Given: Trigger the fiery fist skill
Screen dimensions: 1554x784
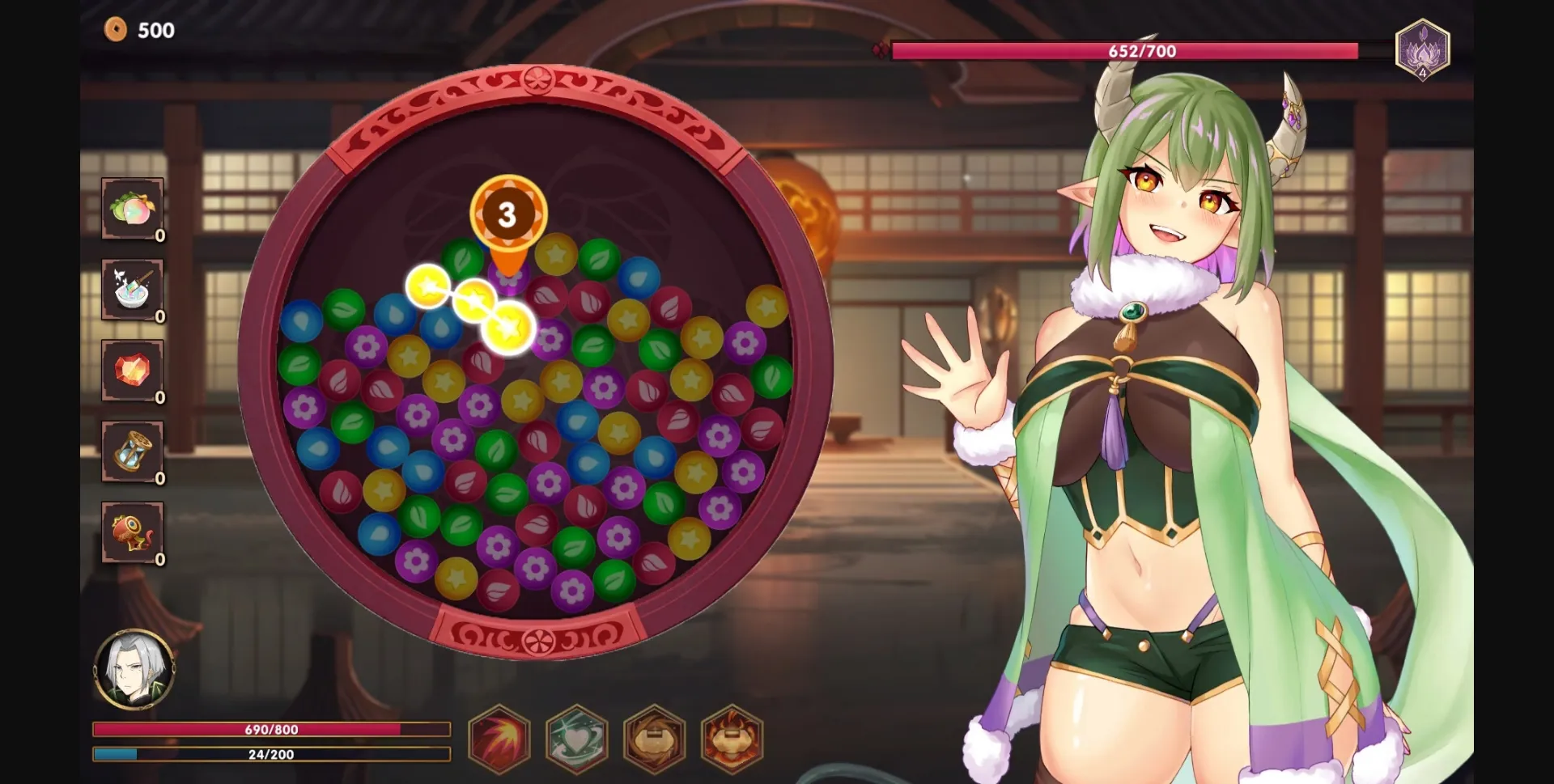Looking at the screenshot, I should pos(733,741).
